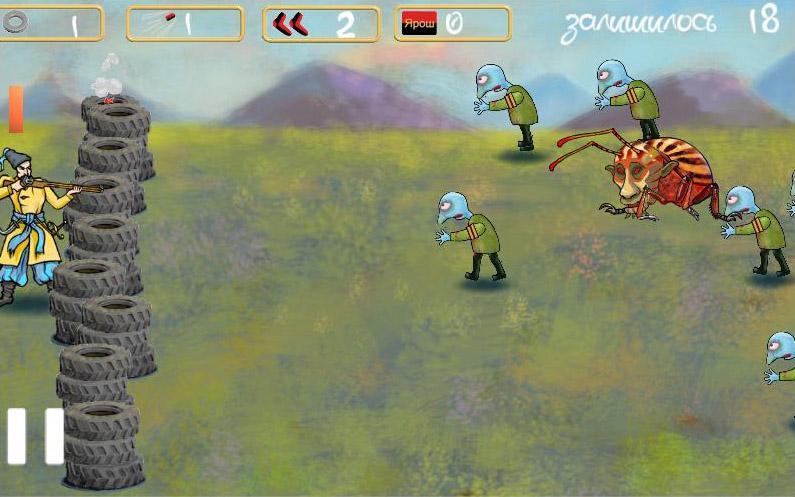This screenshot has height=497, width=795.
Task: Use the tire item slot
Action: 50,24
